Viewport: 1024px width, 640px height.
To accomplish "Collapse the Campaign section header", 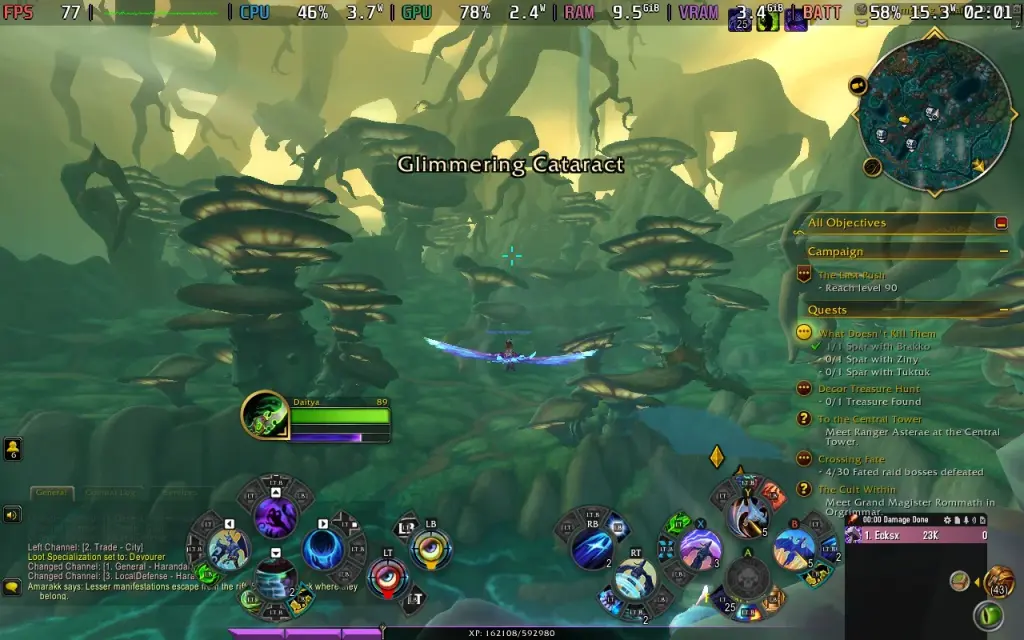I will [1003, 252].
